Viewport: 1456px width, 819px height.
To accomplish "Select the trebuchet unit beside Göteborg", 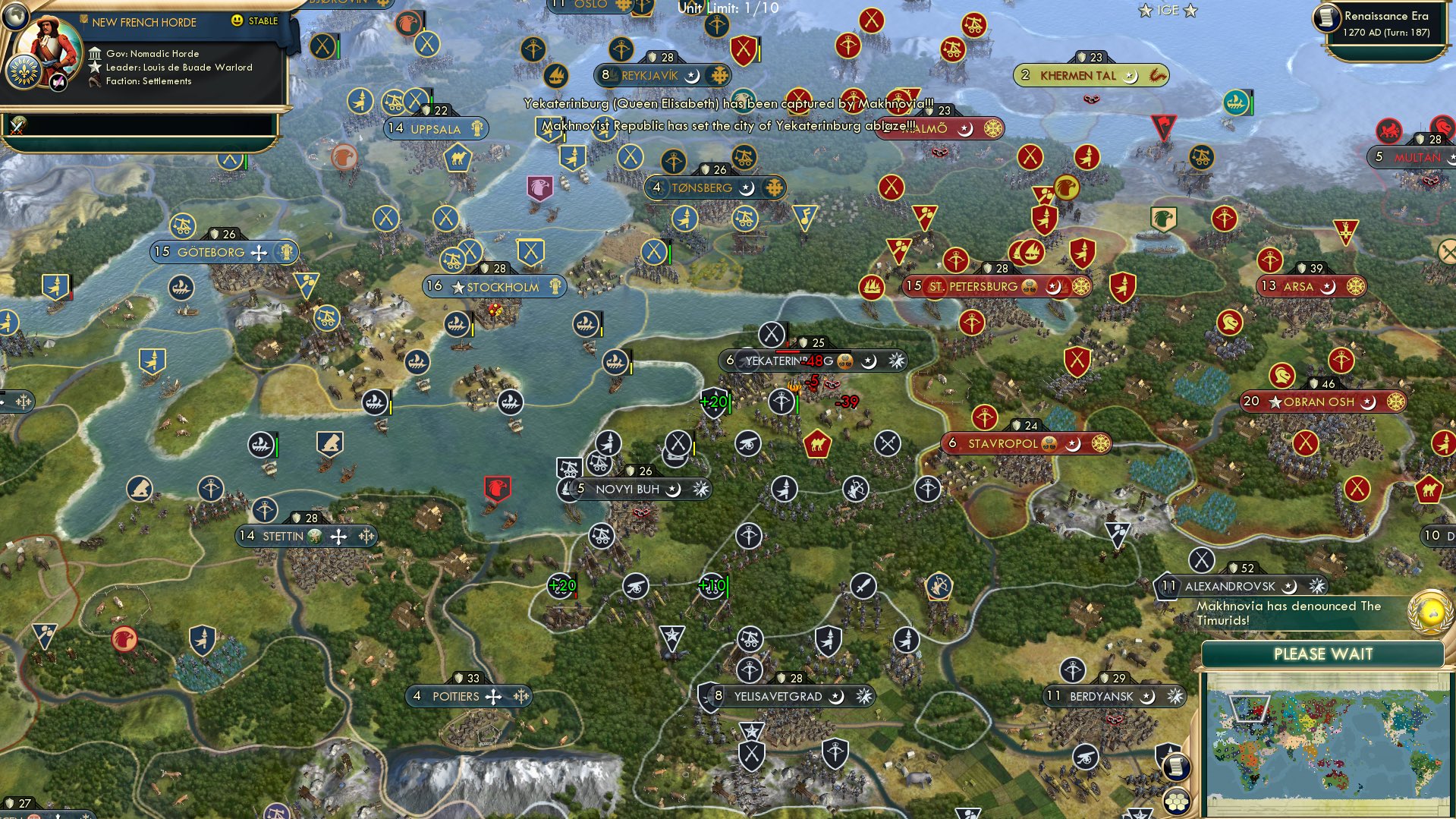I will 182,226.
